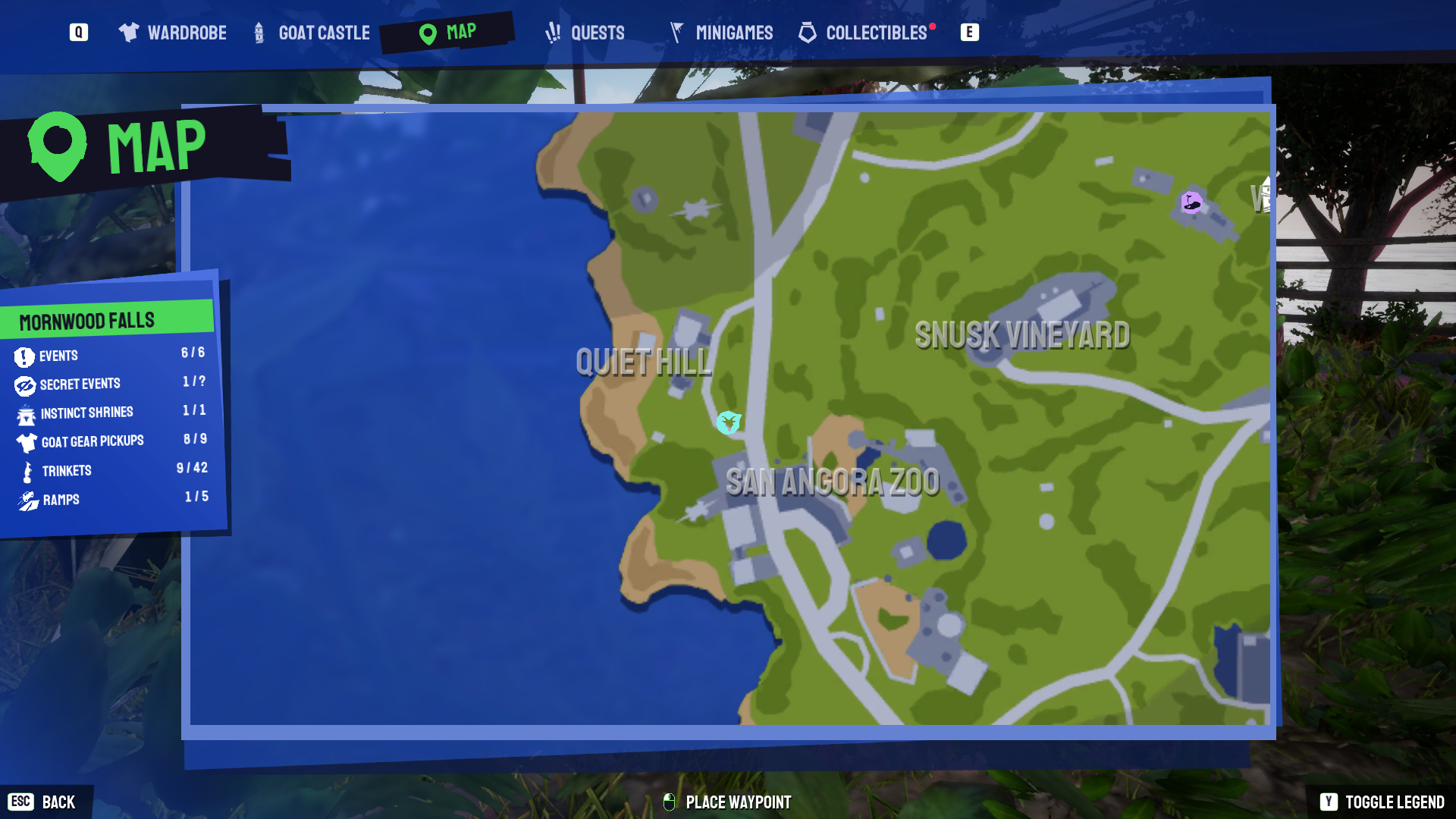
Task: Select the Goat Gear Pickups shirt icon
Action: (x=25, y=441)
